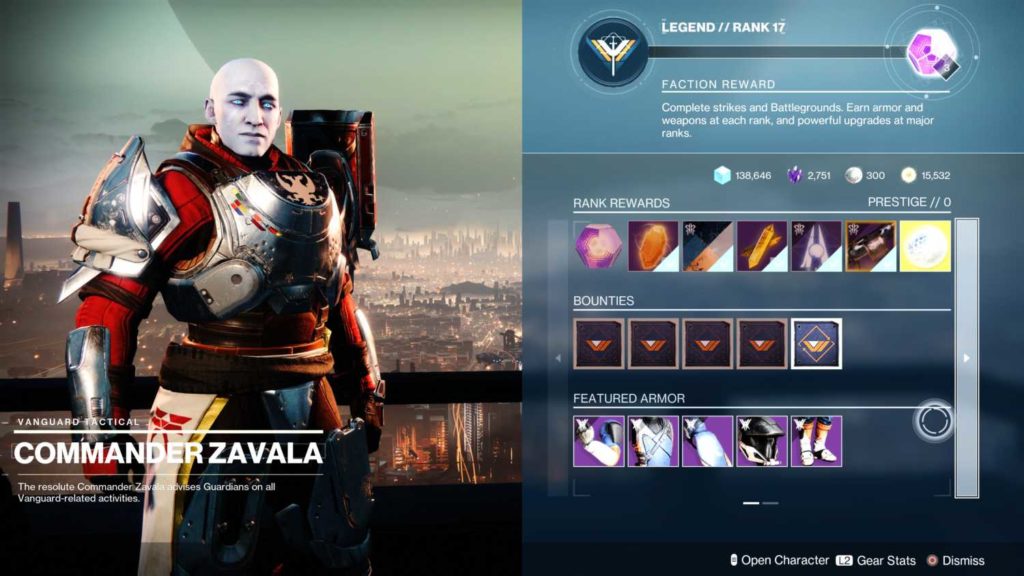
Task: Claim the orange shard rank reward
Action: pyautogui.click(x=652, y=246)
